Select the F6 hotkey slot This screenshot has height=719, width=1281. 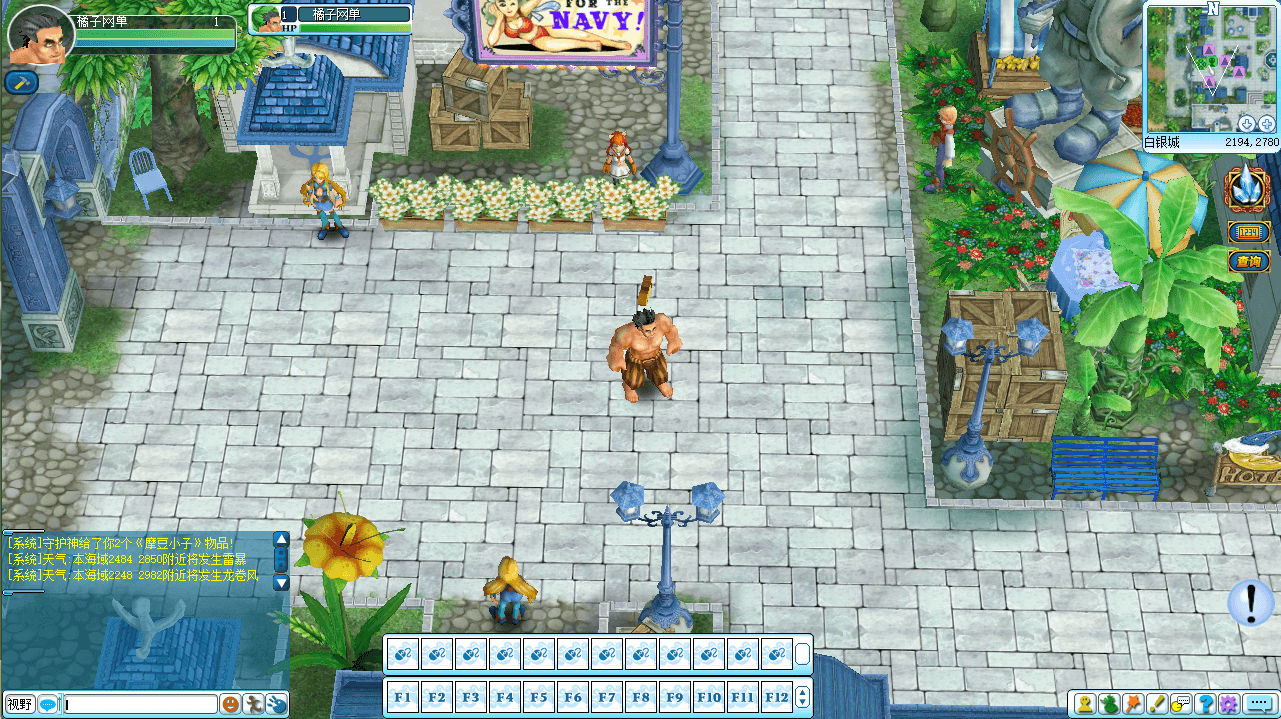pos(573,697)
